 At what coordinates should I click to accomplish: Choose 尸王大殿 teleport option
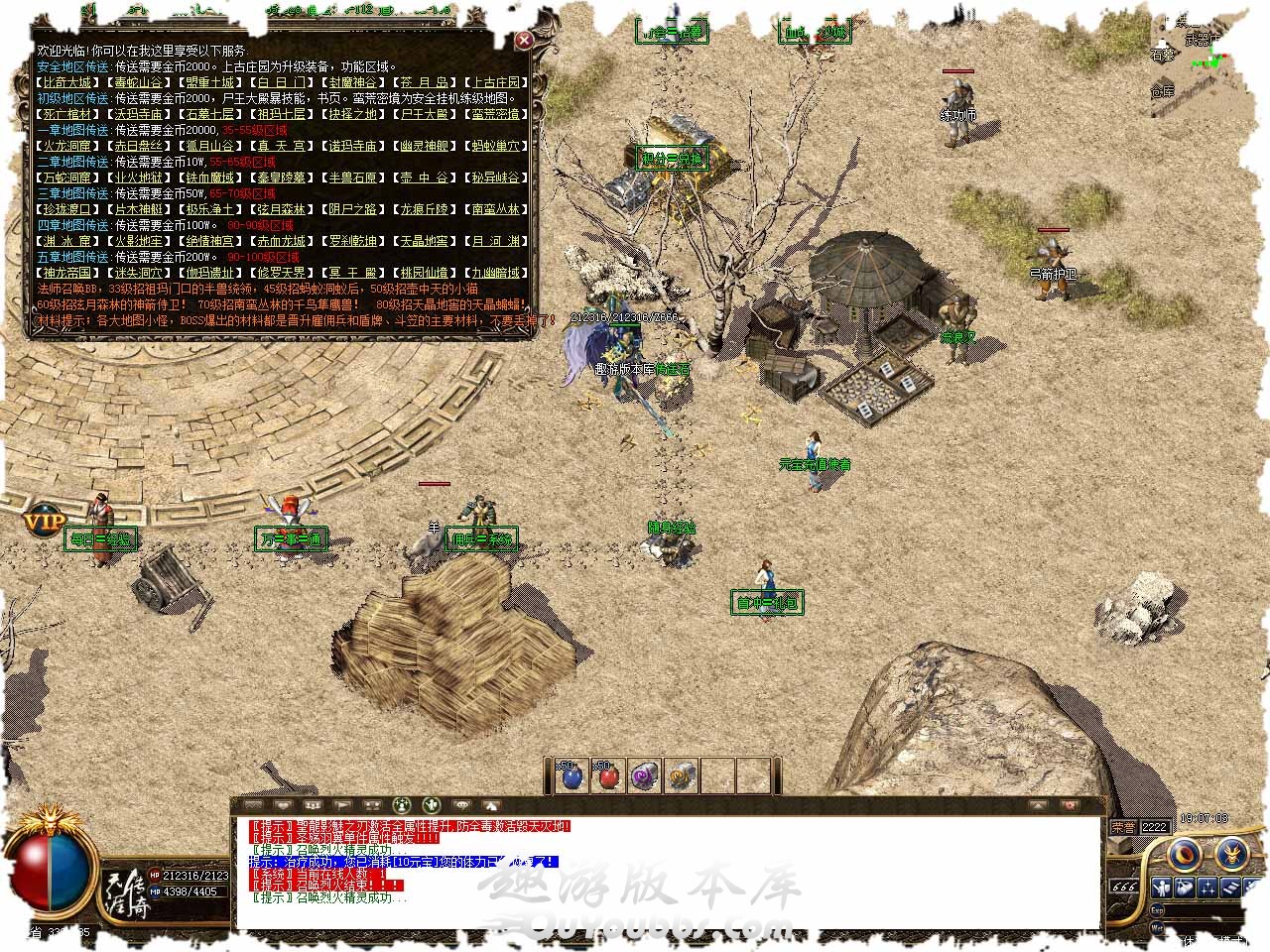pyautogui.click(x=425, y=114)
